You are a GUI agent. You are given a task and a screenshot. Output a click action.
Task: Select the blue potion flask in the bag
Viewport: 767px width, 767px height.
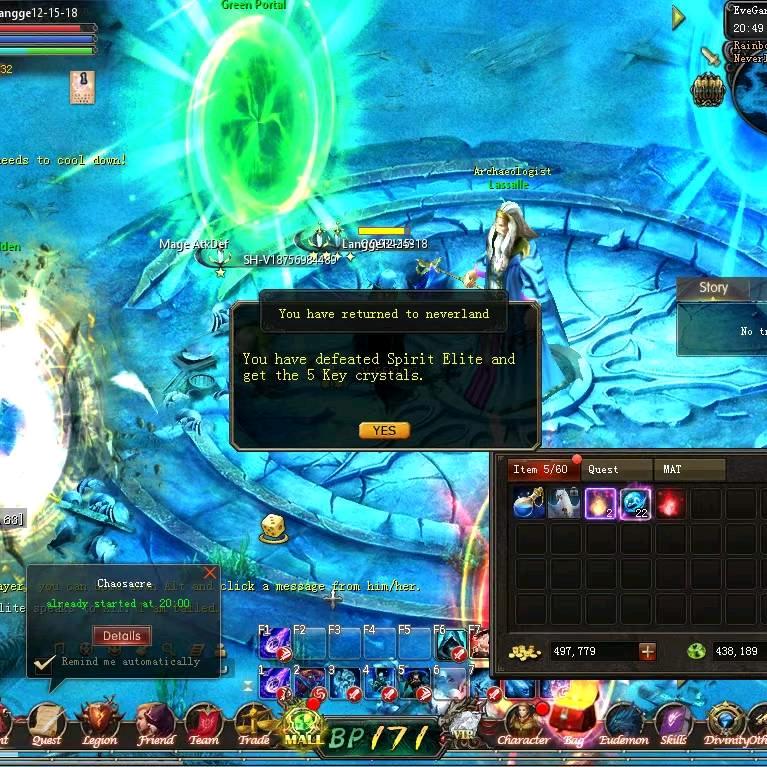(x=529, y=503)
